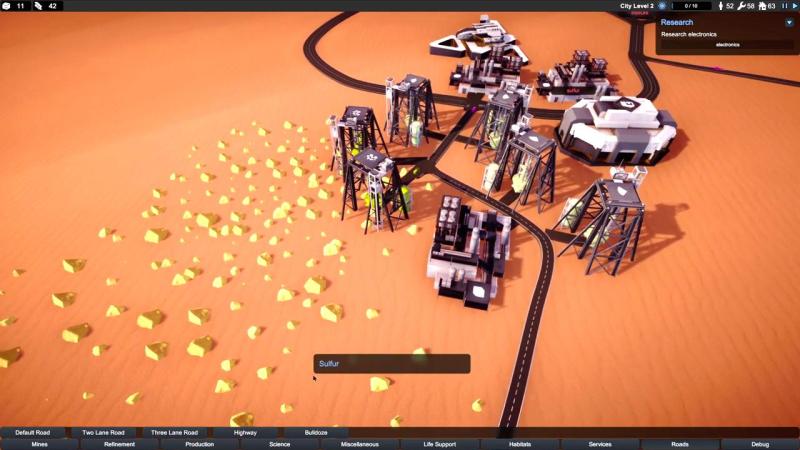Open the Habitats category
The image size is (800, 450).
click(520, 444)
